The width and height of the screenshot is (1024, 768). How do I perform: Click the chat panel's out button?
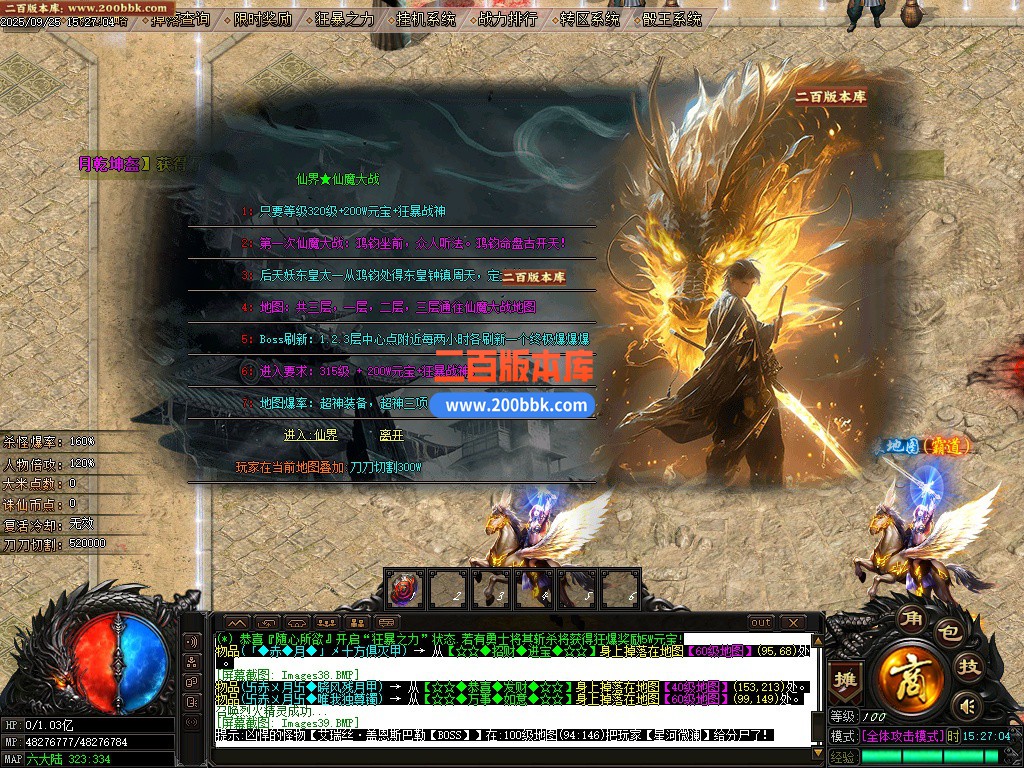point(761,623)
